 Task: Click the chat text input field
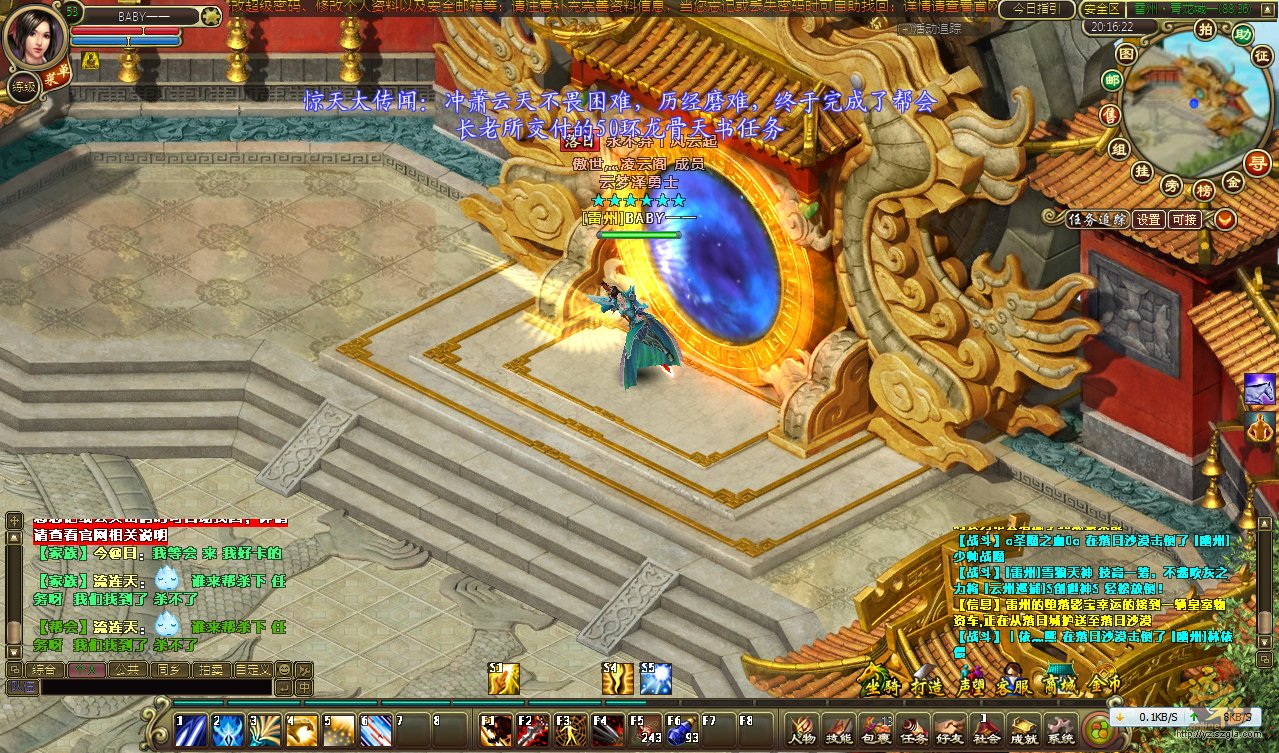(155, 688)
